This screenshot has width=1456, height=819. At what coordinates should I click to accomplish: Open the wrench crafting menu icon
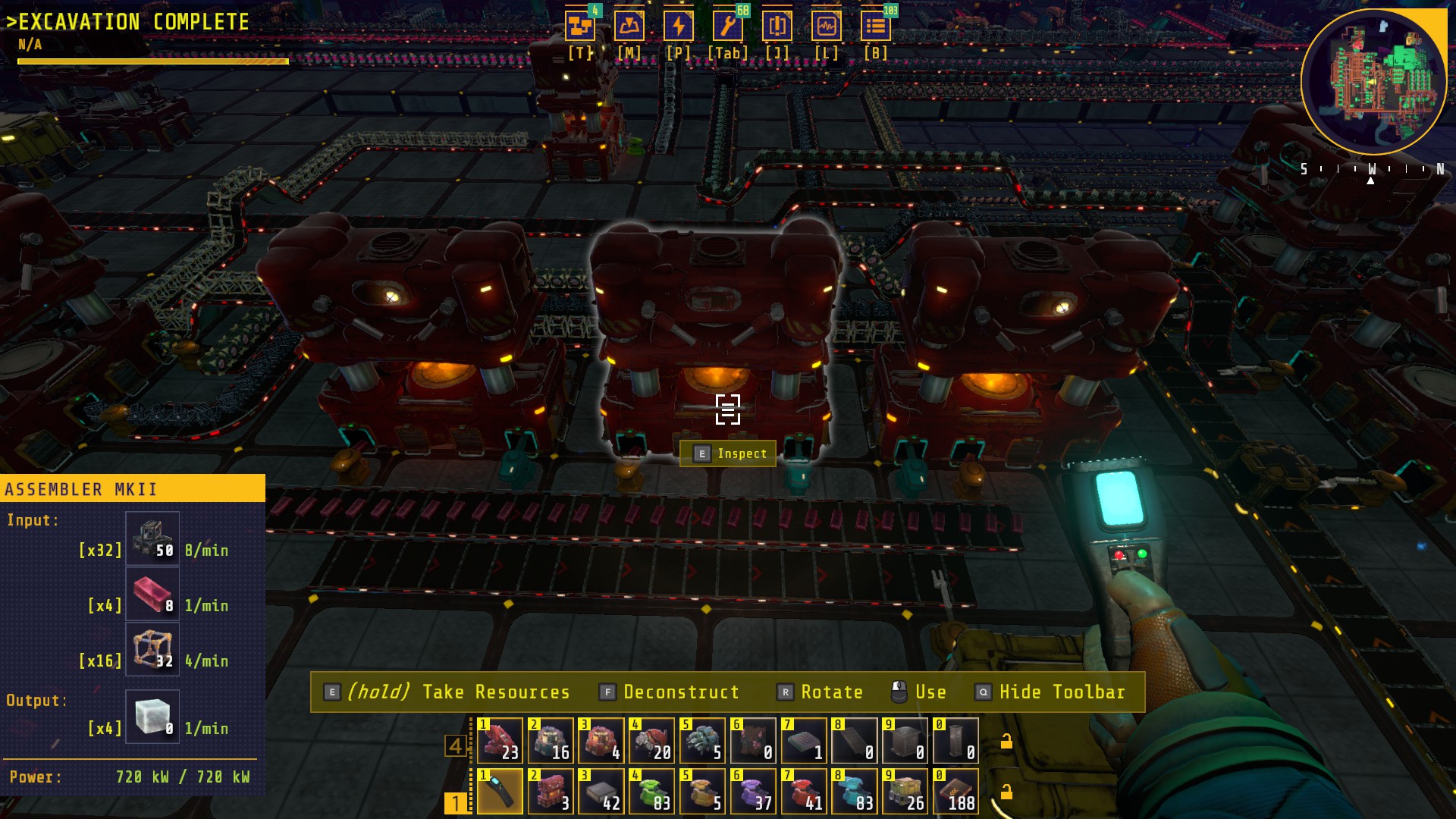point(727,27)
